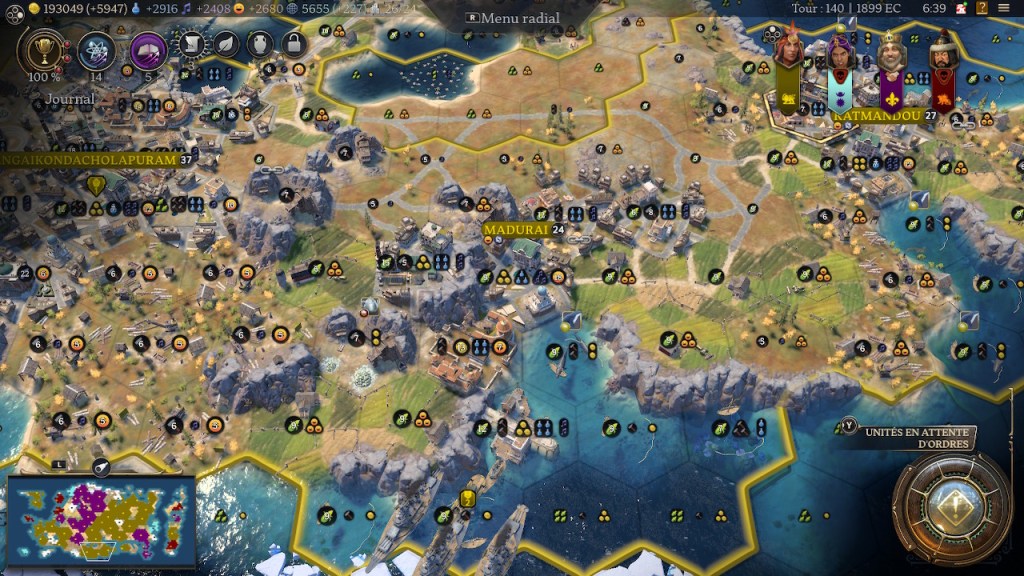Screen dimensions: 1024x576
Task: Open the world rankings trophy icon
Action: tap(43, 48)
